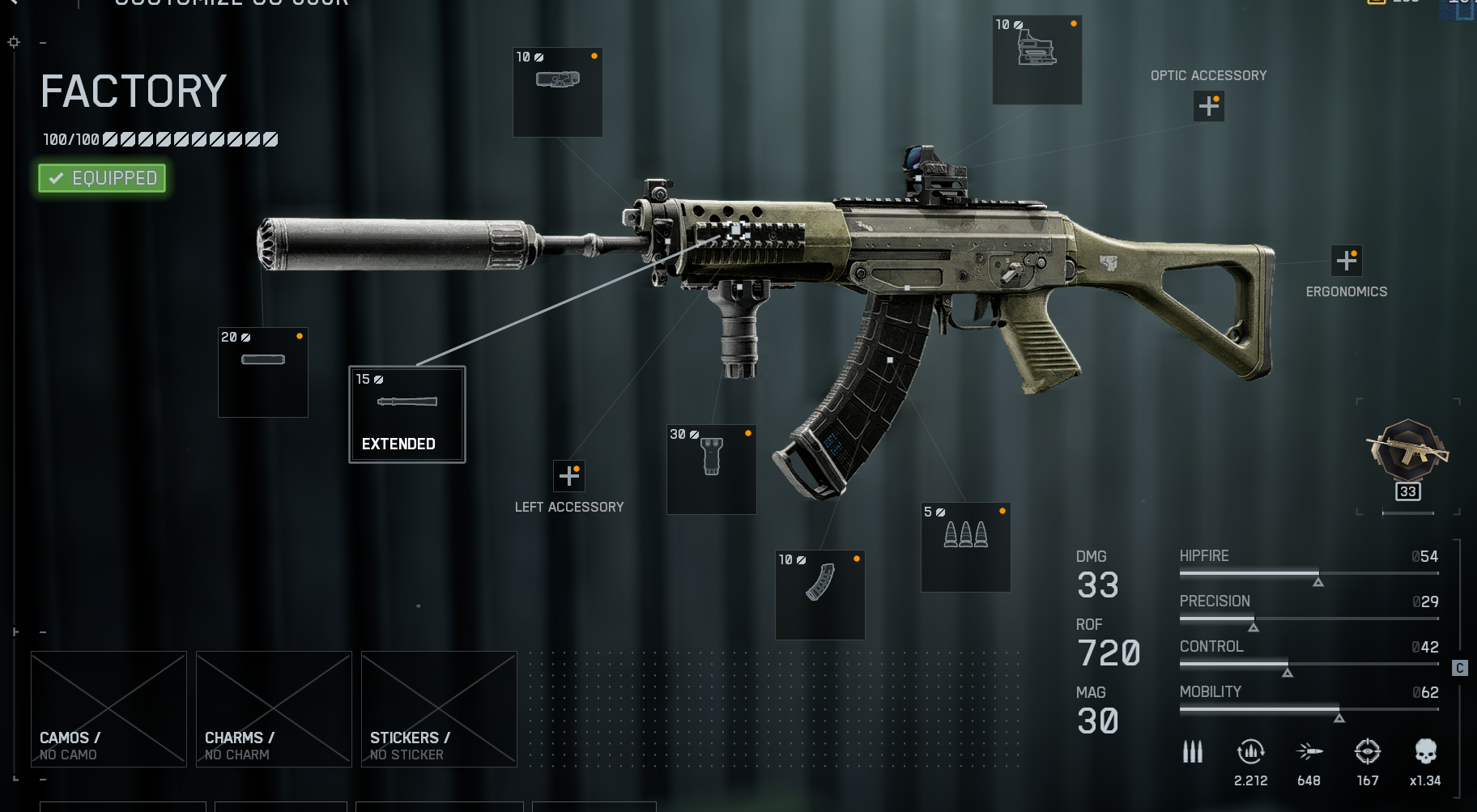The width and height of the screenshot is (1477, 812).
Task: Toggle the EQUIPPED status of the weapon
Action: [100, 177]
